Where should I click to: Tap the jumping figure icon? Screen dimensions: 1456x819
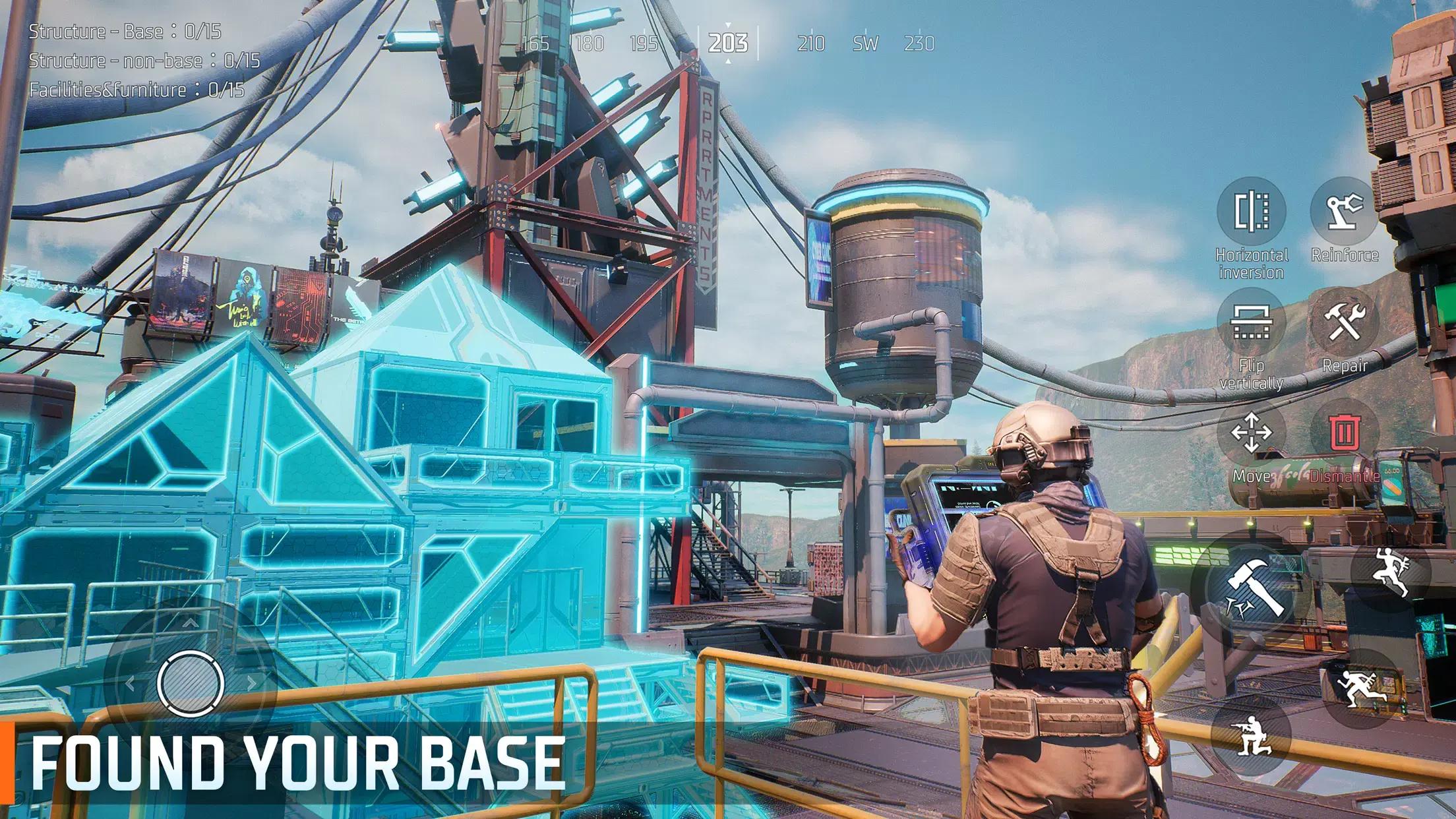1390,572
